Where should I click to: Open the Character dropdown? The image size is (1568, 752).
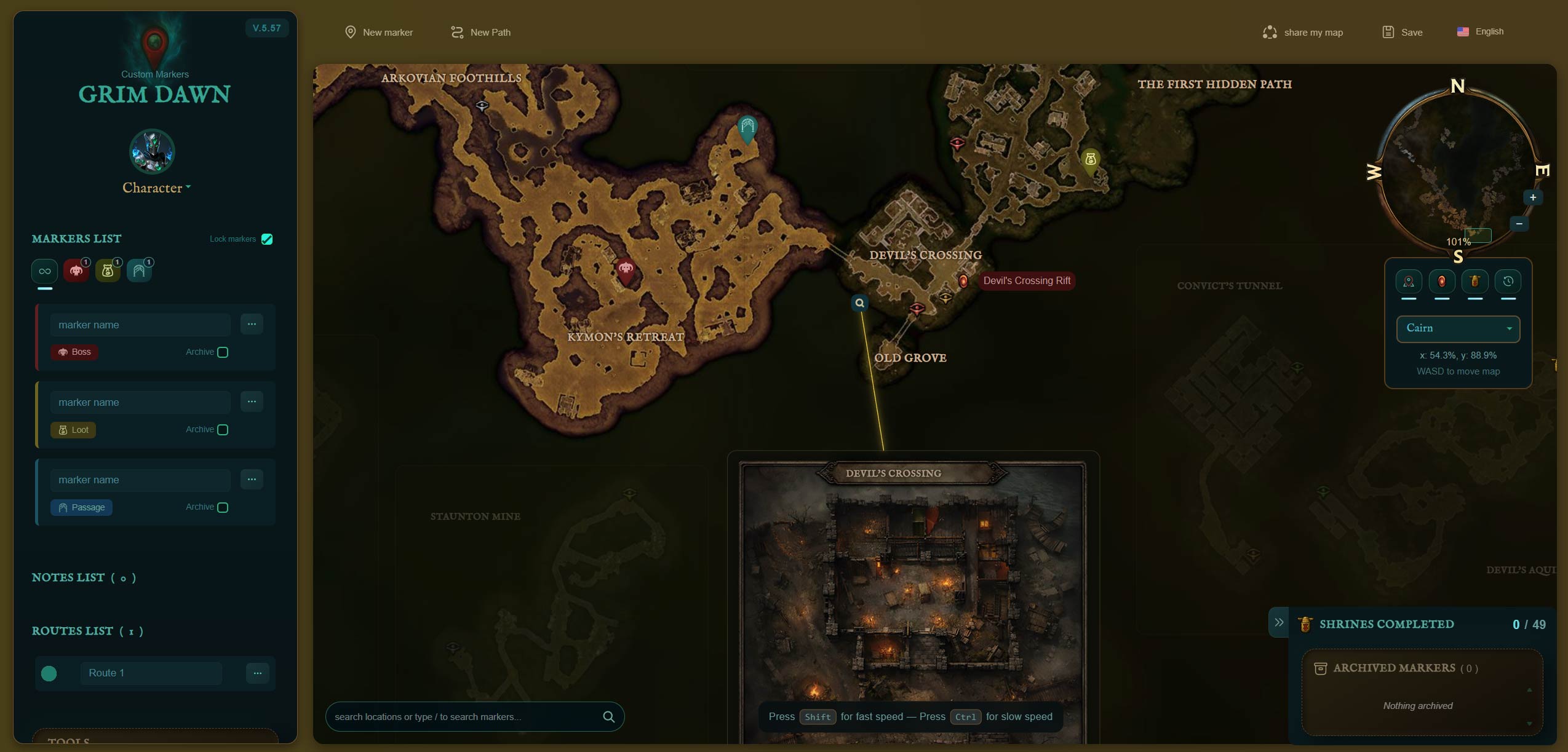156,188
